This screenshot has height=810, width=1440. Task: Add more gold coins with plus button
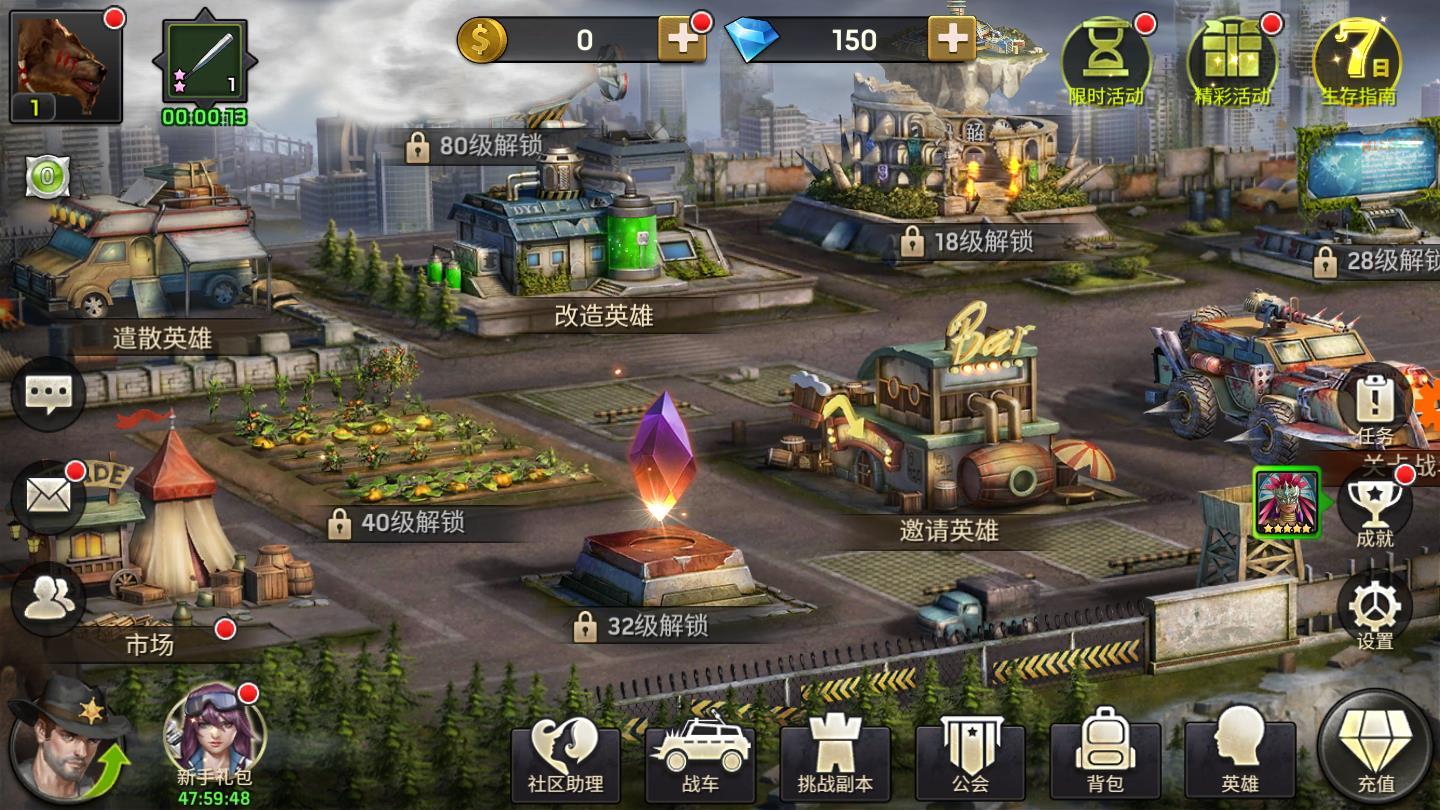click(x=681, y=40)
